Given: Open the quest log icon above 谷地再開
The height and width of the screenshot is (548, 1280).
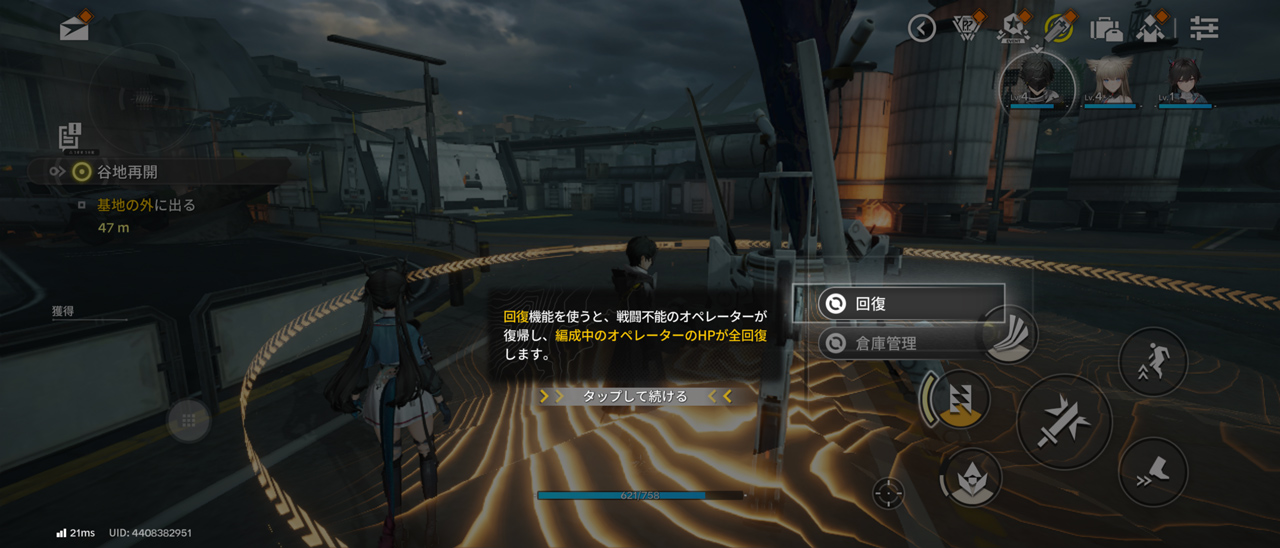Looking at the screenshot, I should [69, 136].
